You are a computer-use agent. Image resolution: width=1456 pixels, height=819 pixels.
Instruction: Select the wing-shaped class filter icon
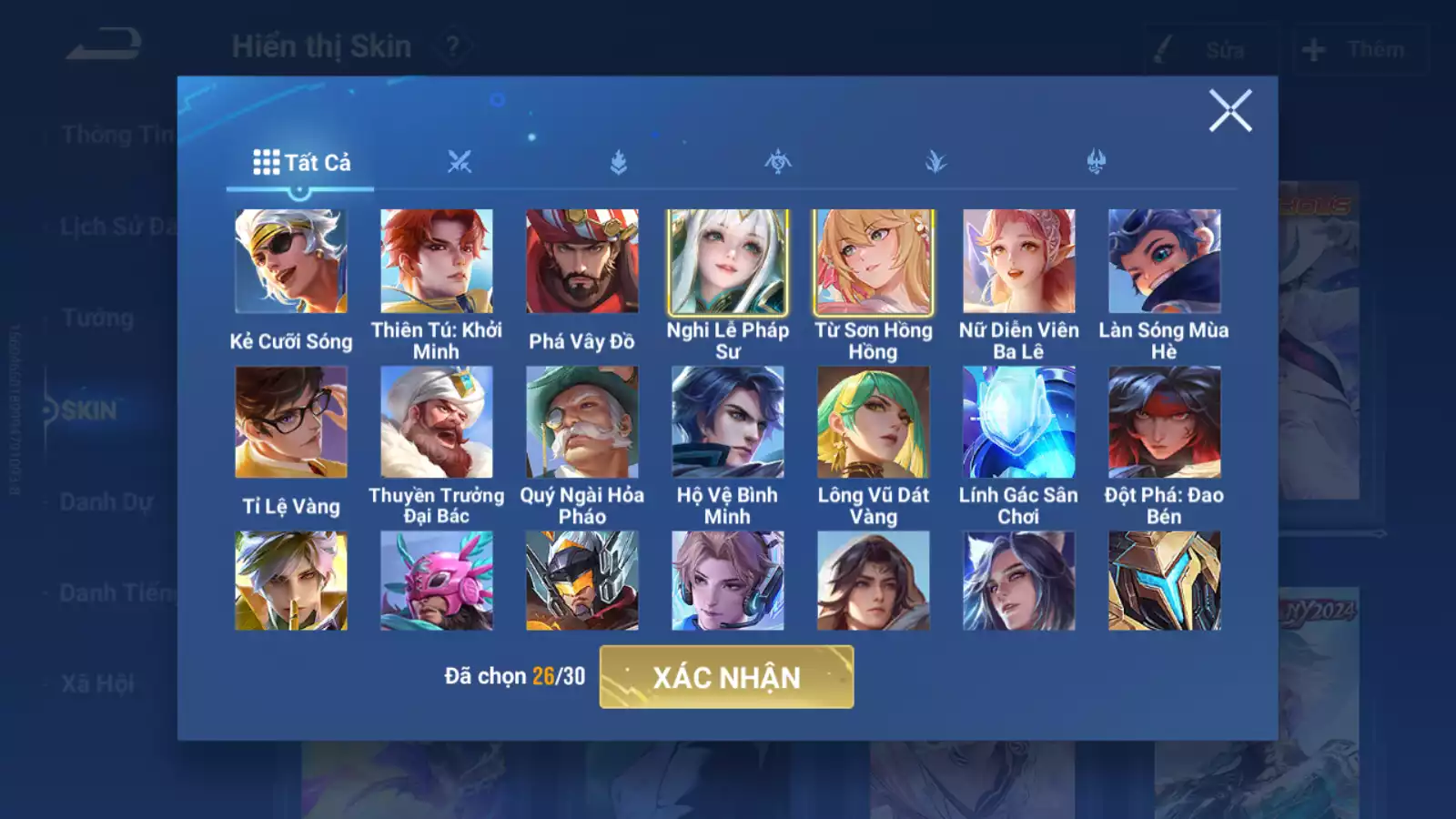[x=937, y=160]
